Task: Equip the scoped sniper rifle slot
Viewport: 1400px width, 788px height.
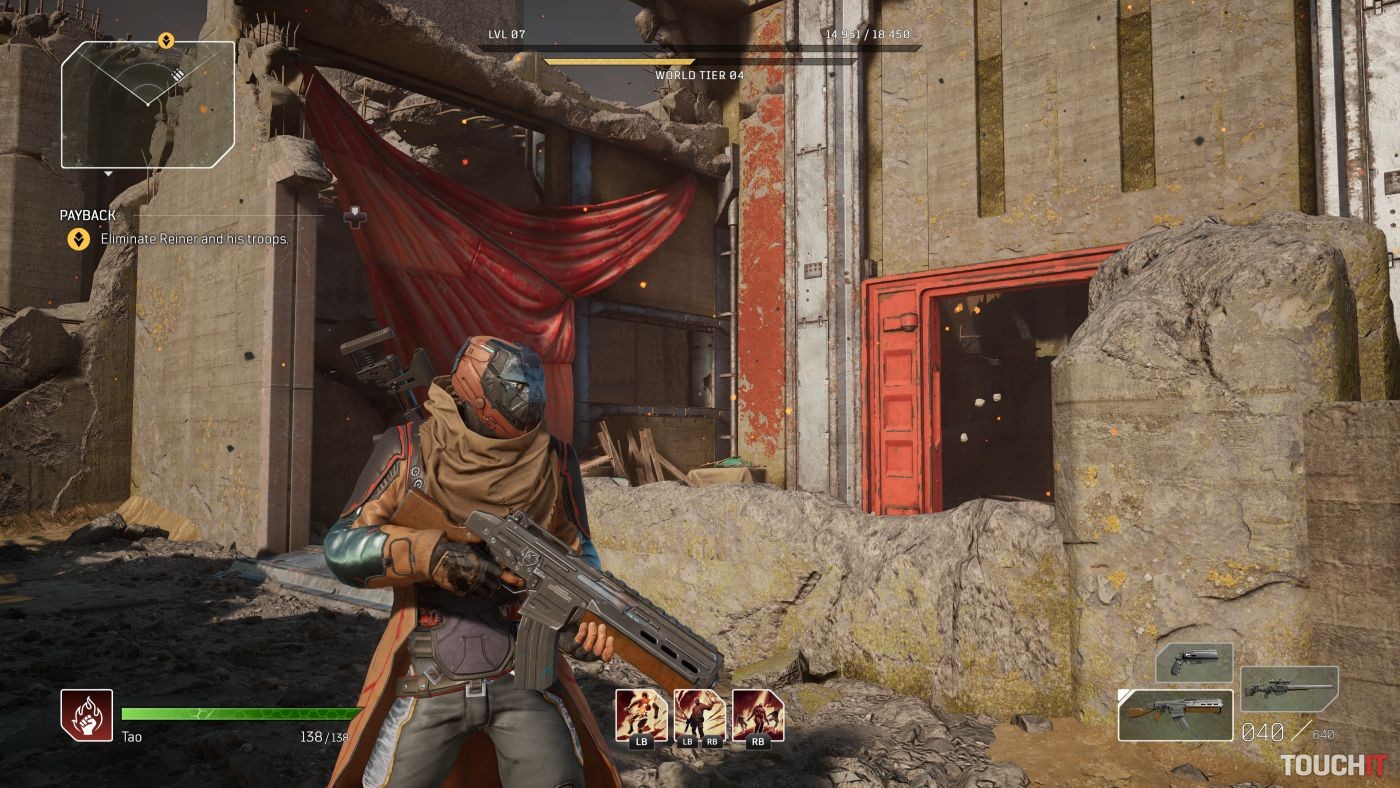Action: 1288,688
